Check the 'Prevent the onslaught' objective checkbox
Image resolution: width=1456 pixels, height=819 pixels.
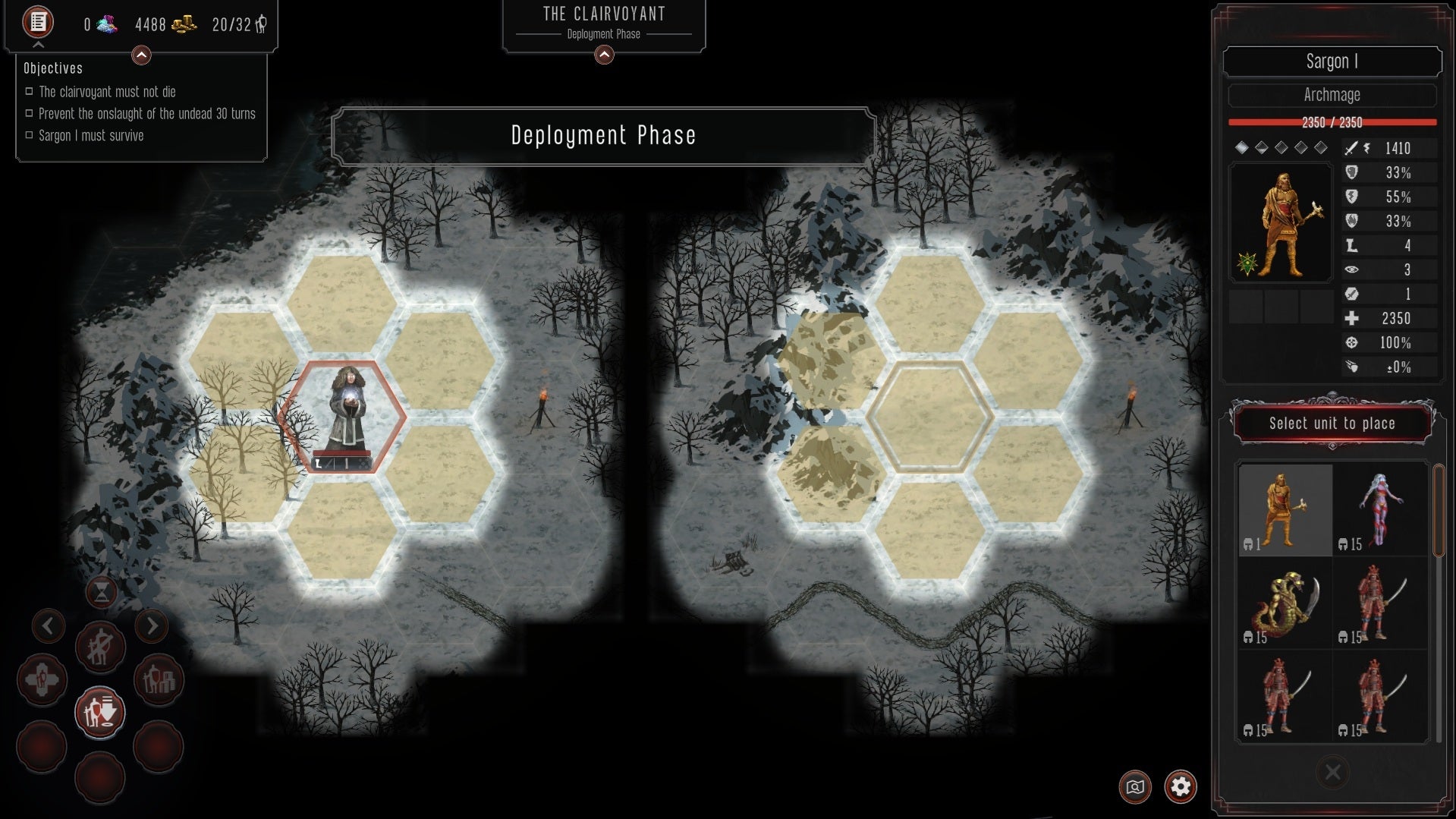pos(29,113)
